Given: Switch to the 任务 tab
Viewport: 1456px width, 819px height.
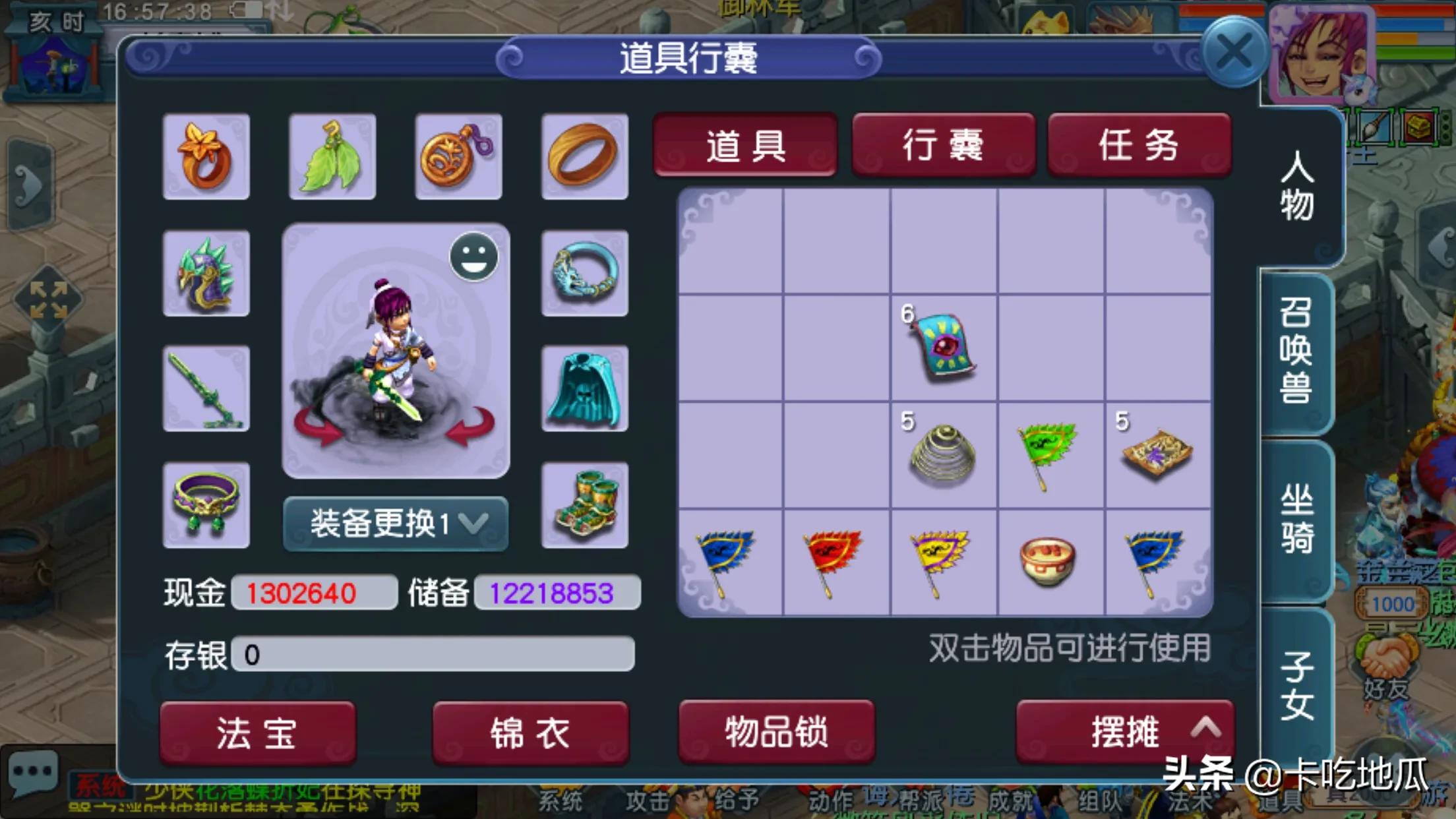Looking at the screenshot, I should point(1139,146).
